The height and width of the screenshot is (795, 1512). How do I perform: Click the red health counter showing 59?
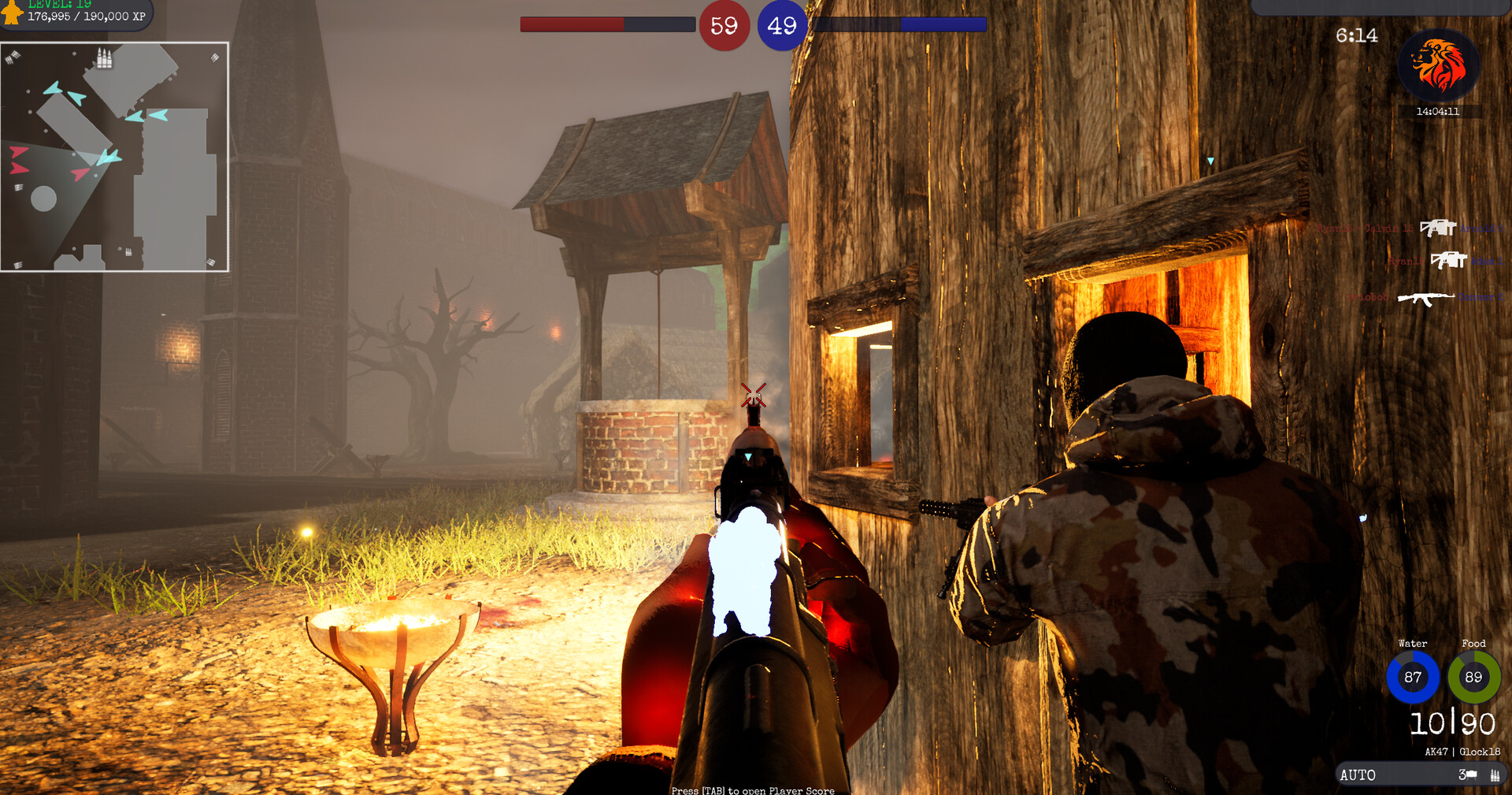coord(724,24)
